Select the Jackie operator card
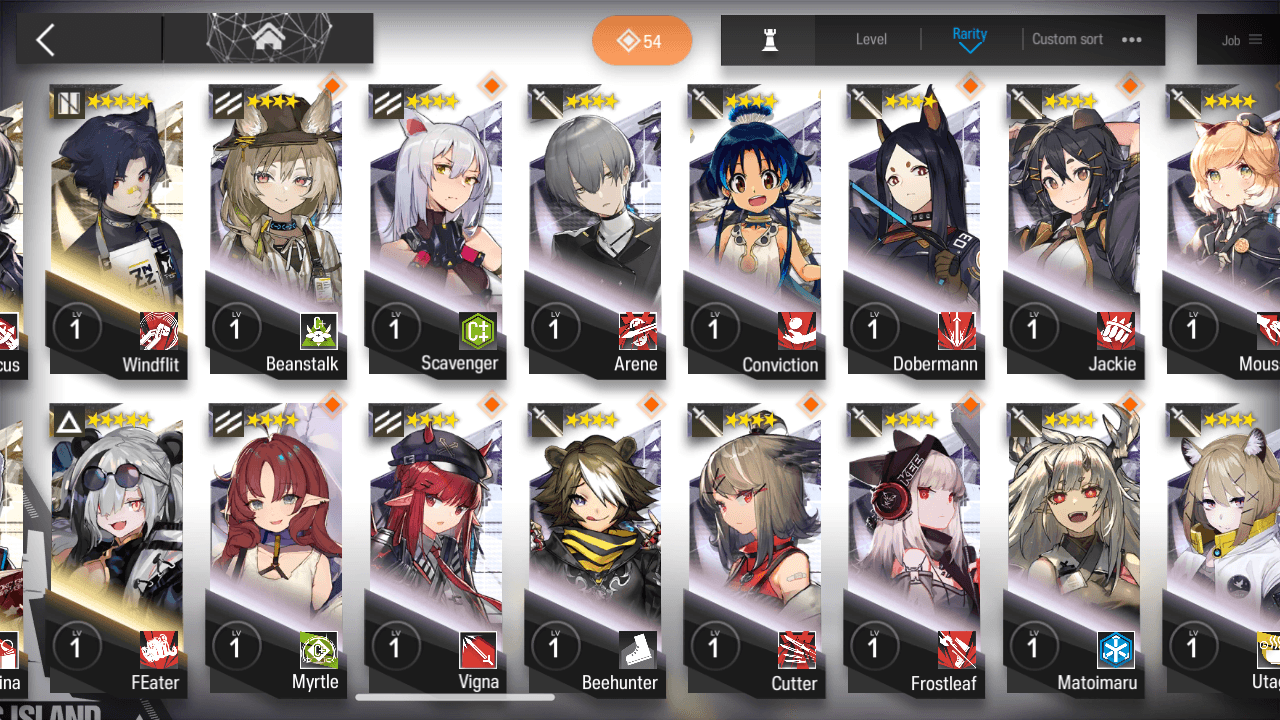The image size is (1280, 720). point(1075,230)
